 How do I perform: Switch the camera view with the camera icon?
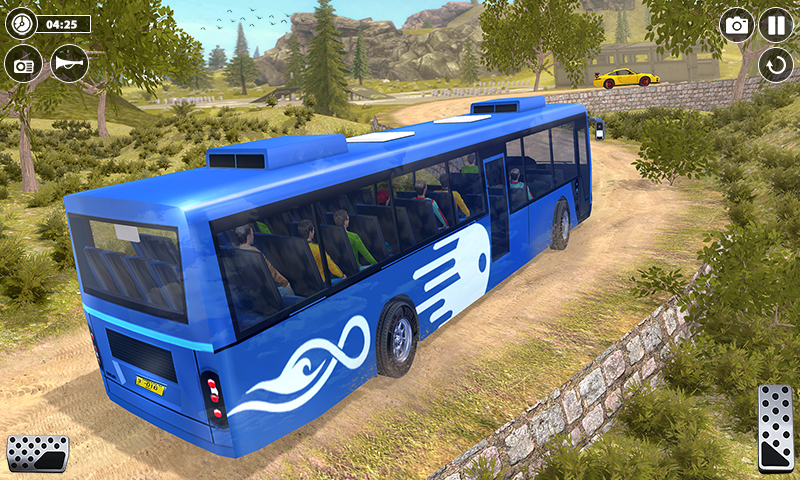737,25
